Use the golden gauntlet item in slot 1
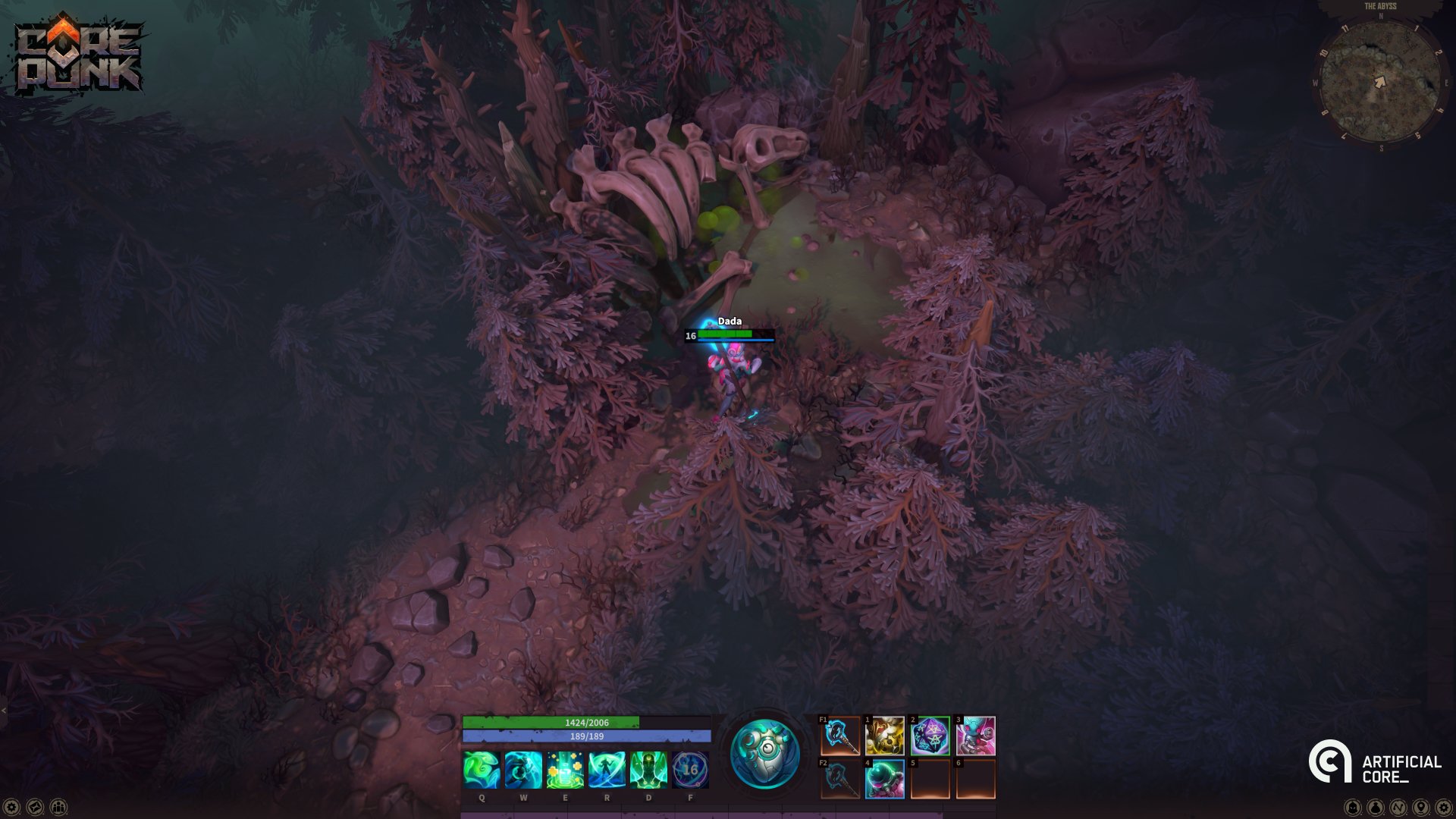1456x819 pixels. point(885,736)
